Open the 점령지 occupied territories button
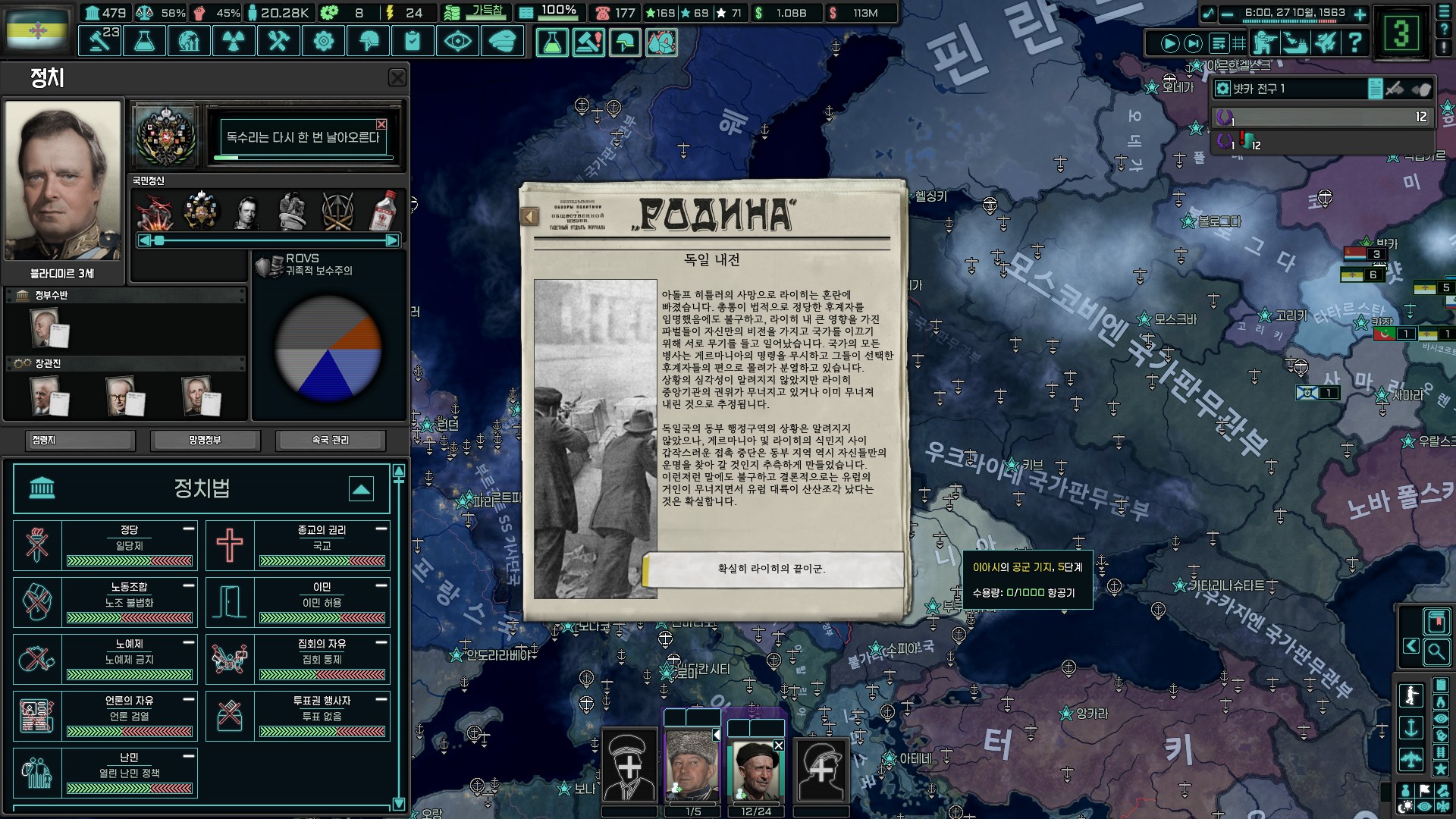Image resolution: width=1456 pixels, height=819 pixels. (x=80, y=441)
